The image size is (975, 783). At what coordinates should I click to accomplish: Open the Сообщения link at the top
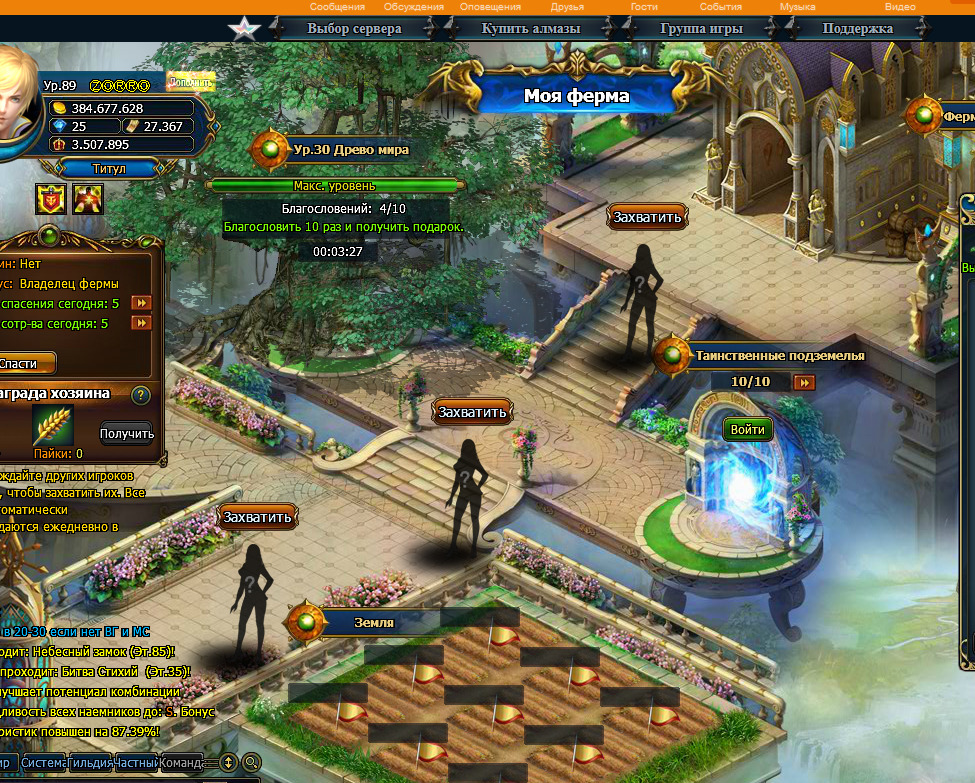tap(337, 7)
